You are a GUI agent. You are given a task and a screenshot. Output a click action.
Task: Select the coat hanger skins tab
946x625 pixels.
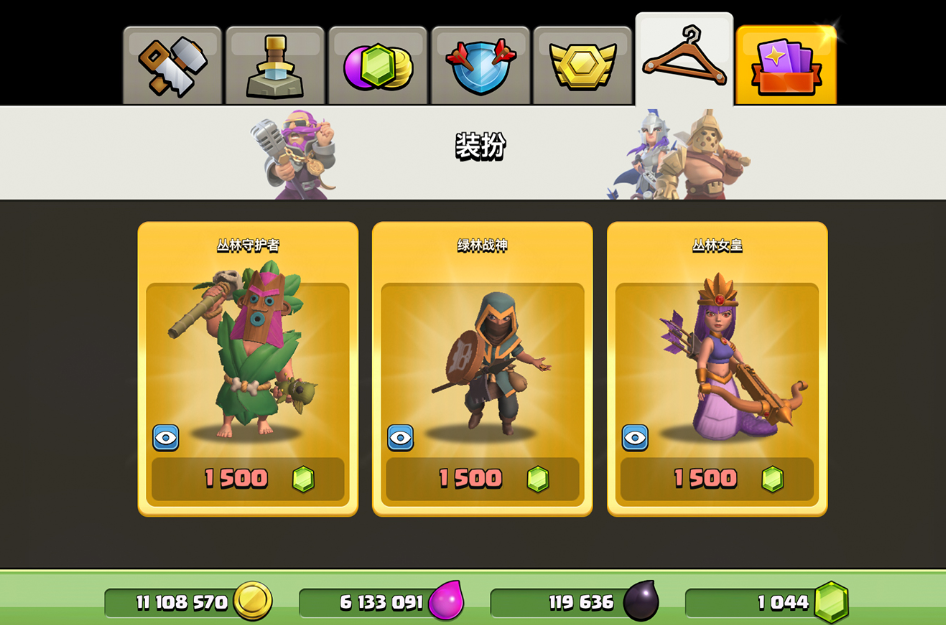coord(684,60)
